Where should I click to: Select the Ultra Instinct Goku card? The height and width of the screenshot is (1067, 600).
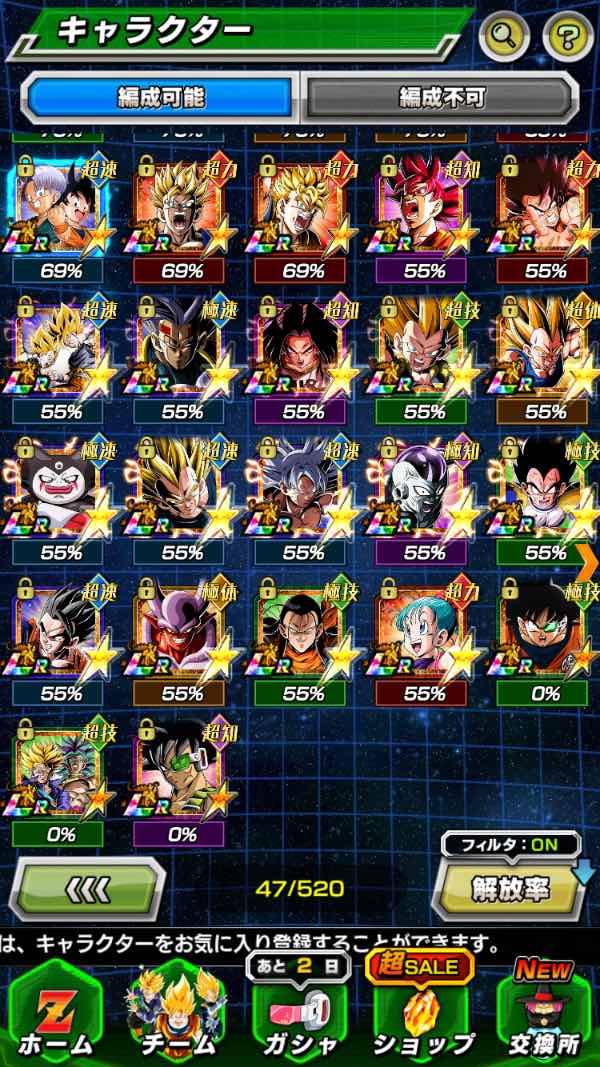[x=302, y=490]
